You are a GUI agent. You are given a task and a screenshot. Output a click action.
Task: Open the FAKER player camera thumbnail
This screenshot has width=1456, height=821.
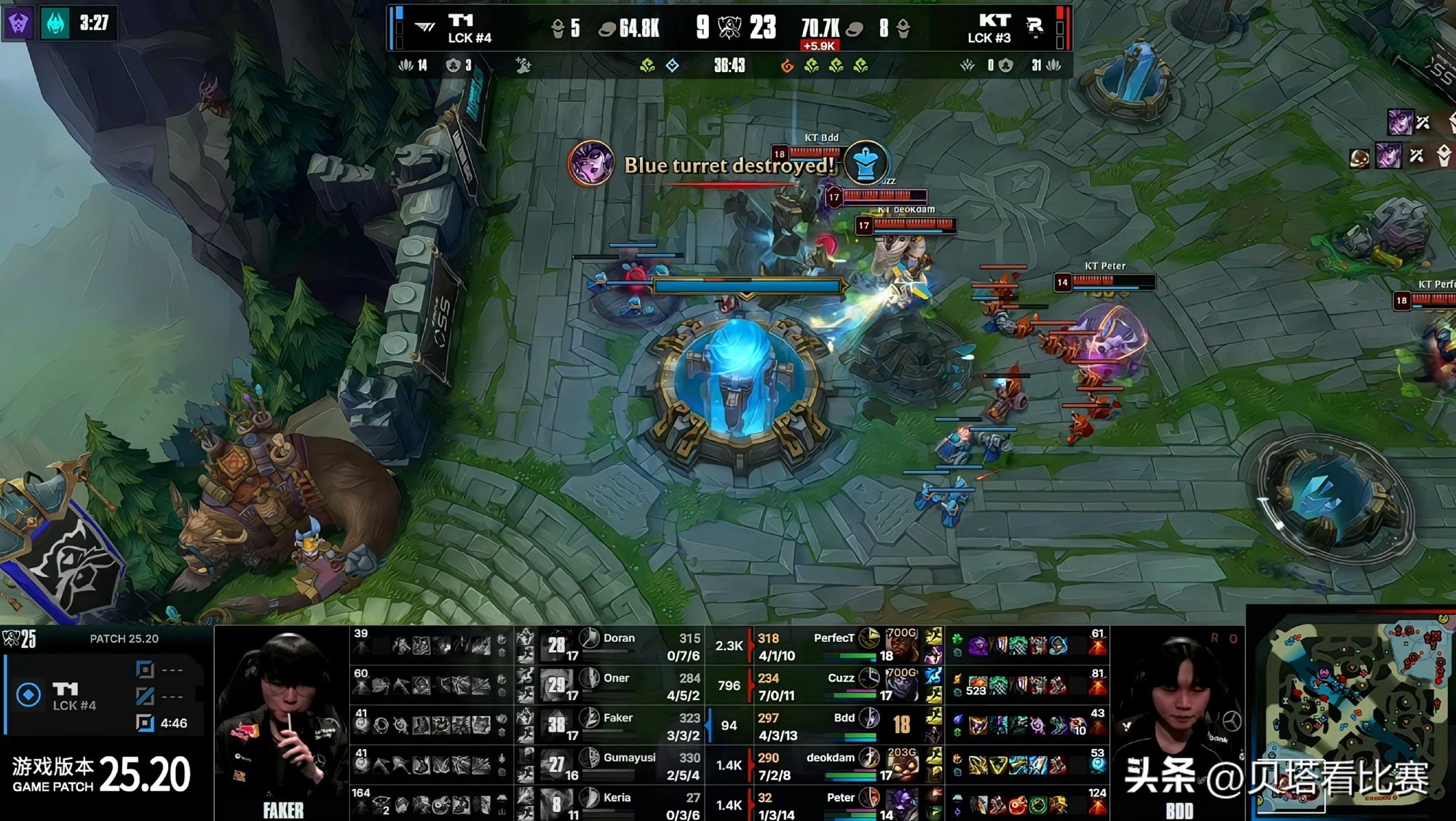tap(282, 724)
